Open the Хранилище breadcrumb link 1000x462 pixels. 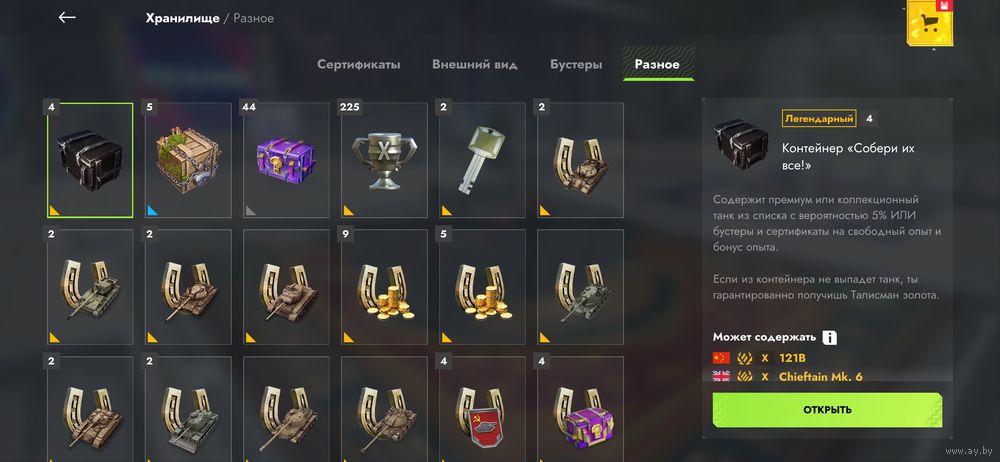point(182,18)
